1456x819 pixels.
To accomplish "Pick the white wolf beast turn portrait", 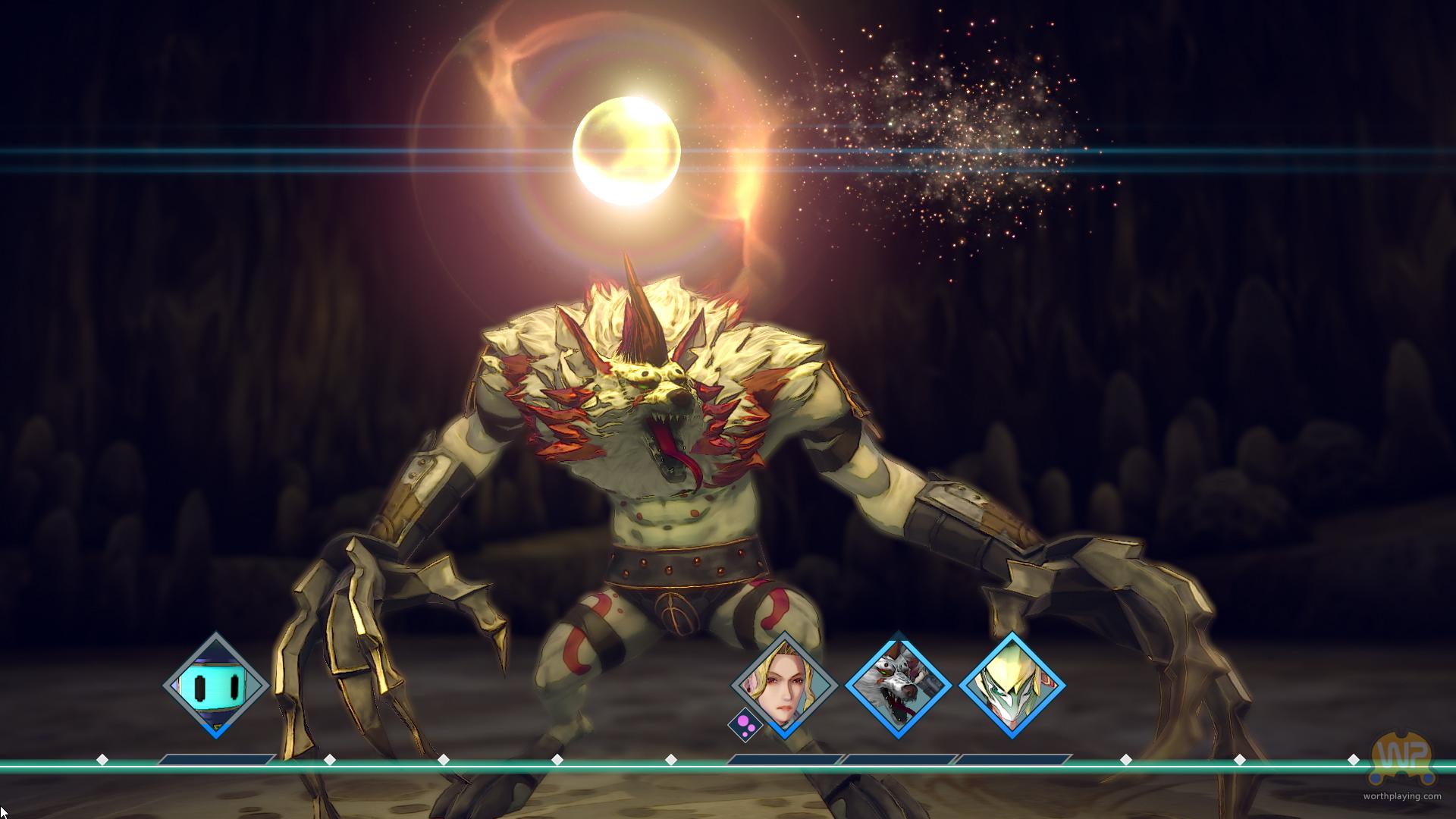I will [x=899, y=686].
